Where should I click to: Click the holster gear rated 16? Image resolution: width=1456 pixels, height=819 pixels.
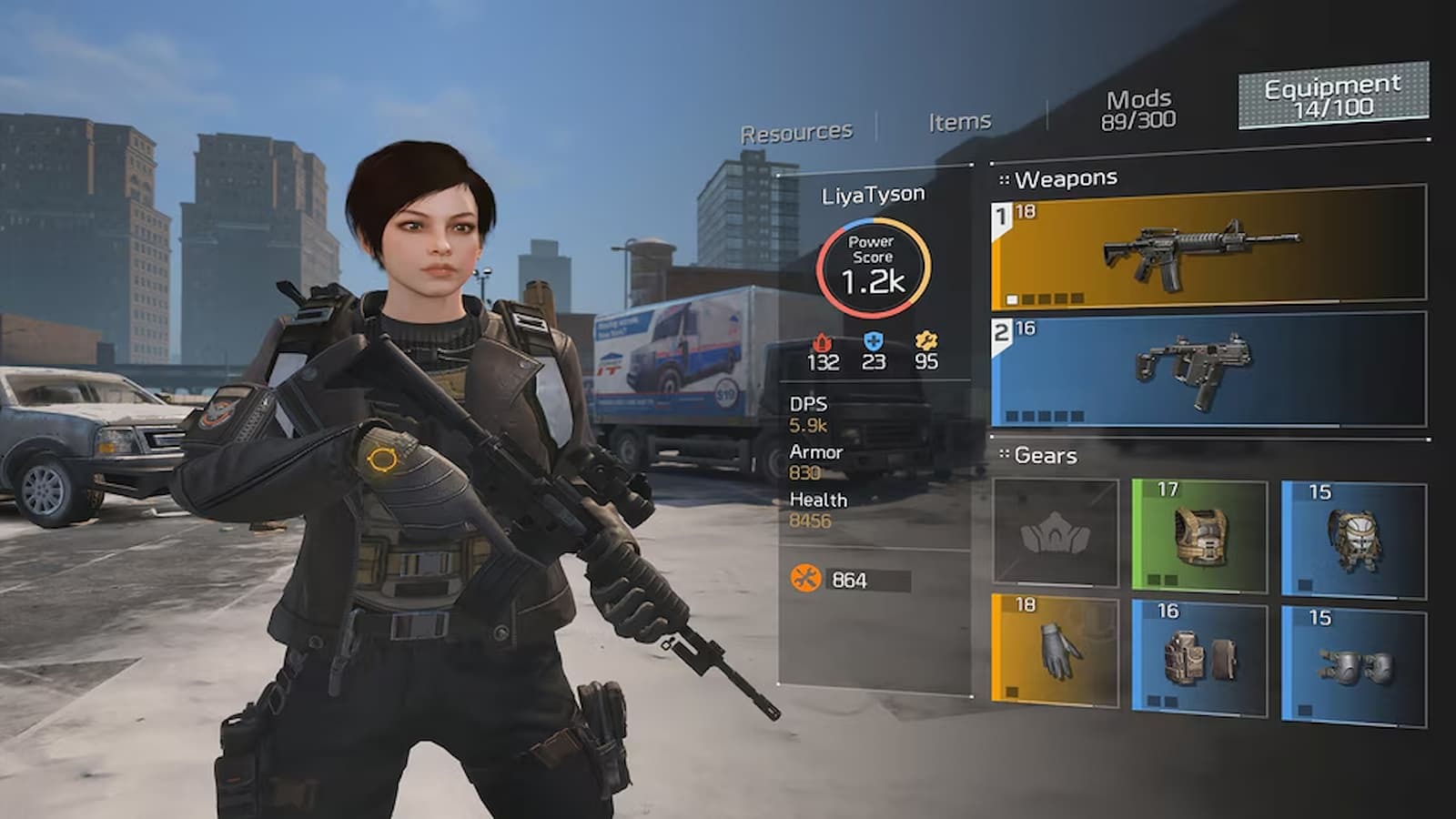pyautogui.click(x=1201, y=655)
